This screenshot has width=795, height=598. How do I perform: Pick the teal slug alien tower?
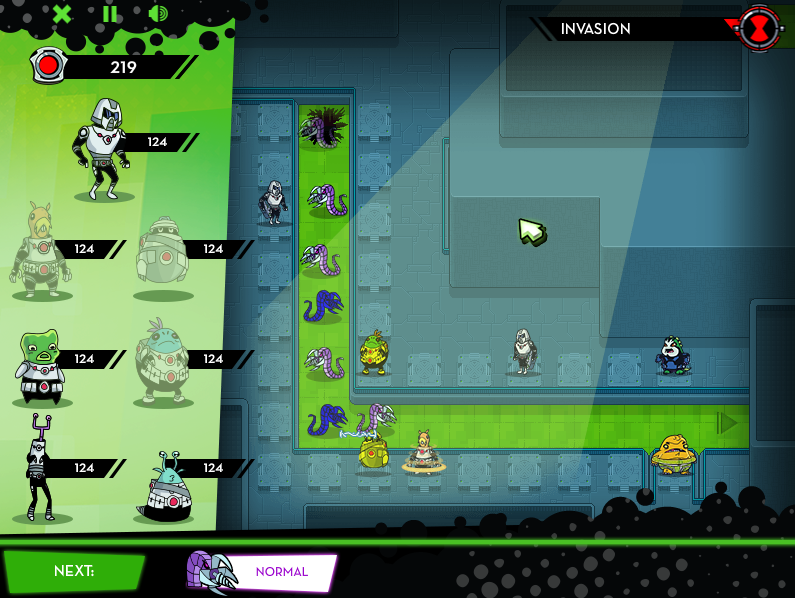[x=164, y=485]
